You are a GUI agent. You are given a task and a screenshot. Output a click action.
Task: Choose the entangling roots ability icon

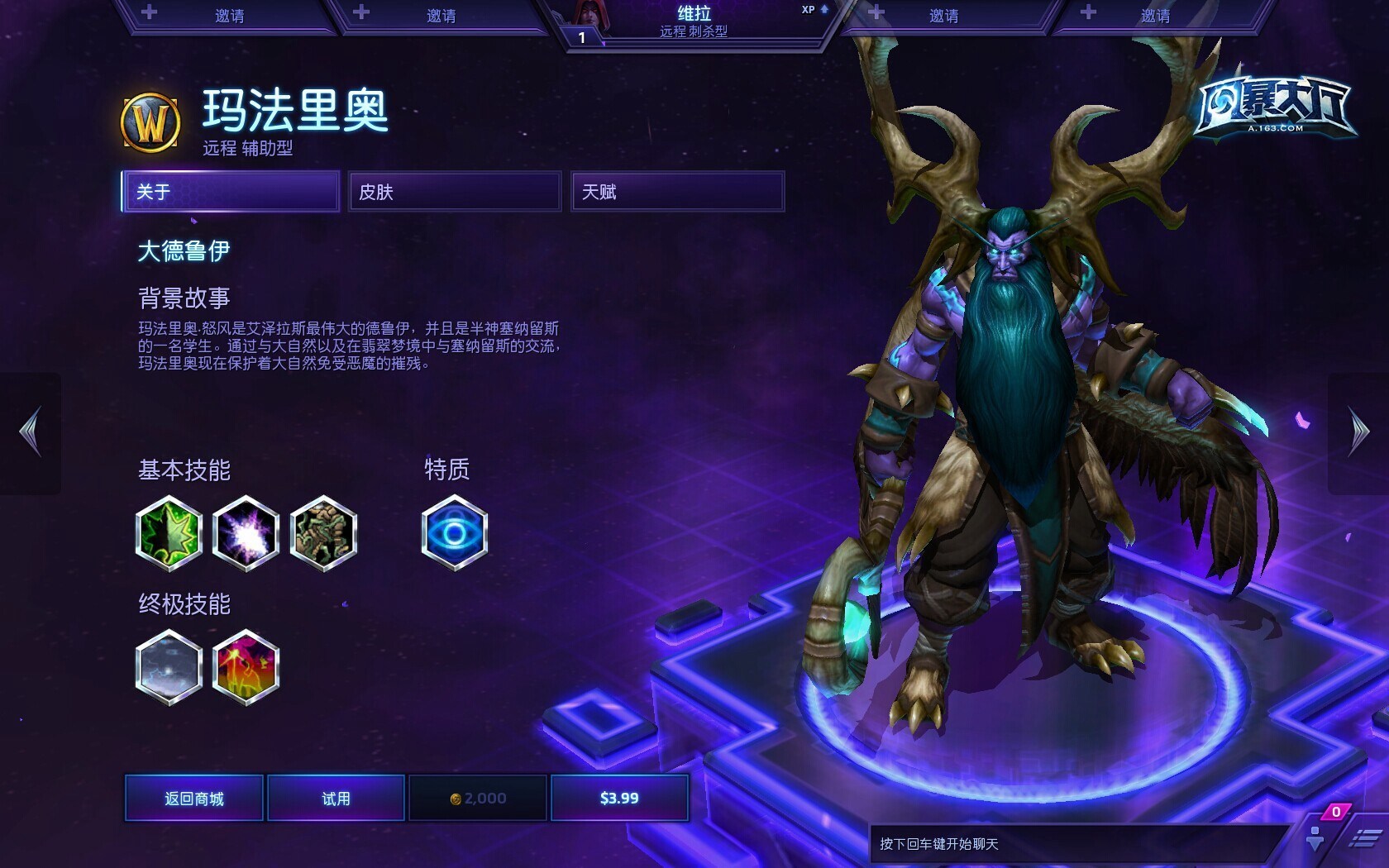323,533
